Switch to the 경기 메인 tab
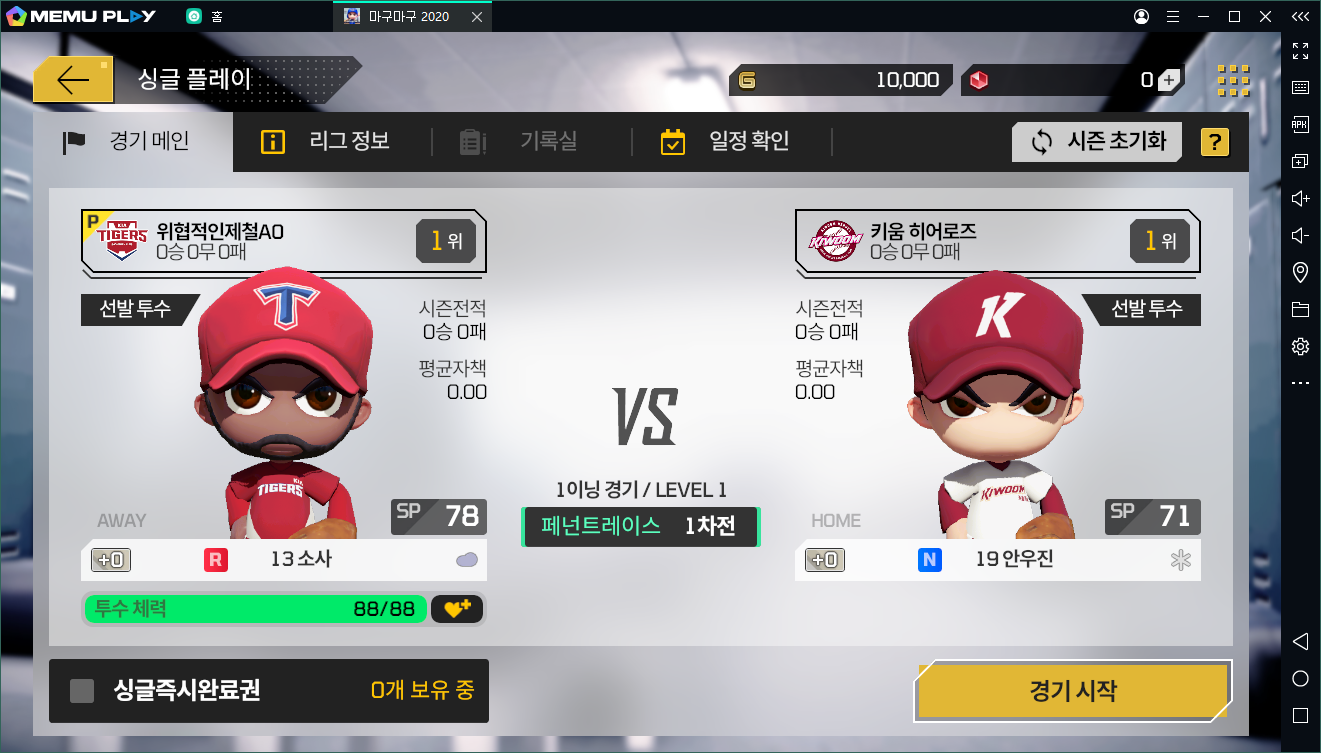The width and height of the screenshot is (1321, 753). point(127,142)
